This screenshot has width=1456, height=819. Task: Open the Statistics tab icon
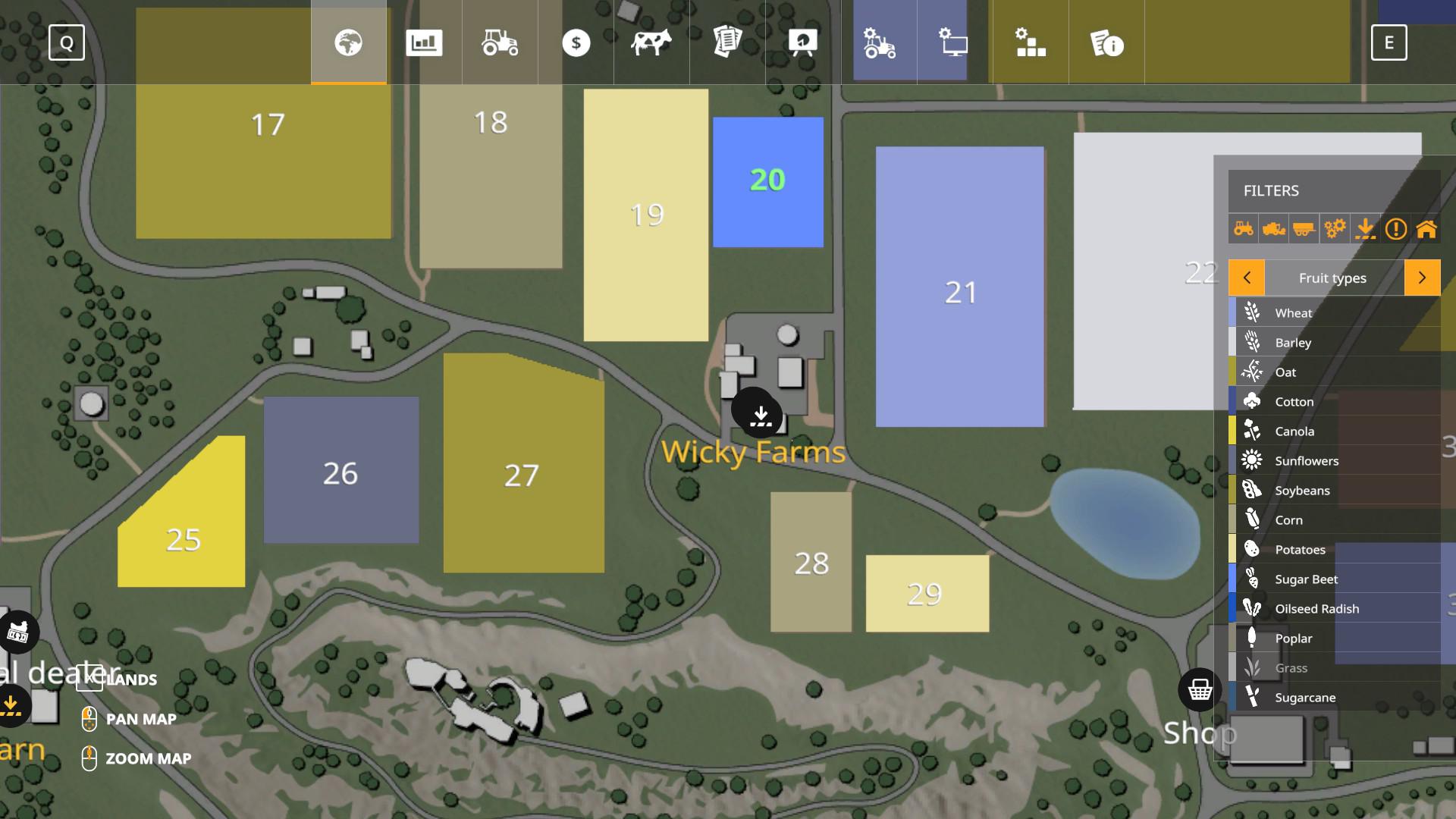(x=425, y=43)
